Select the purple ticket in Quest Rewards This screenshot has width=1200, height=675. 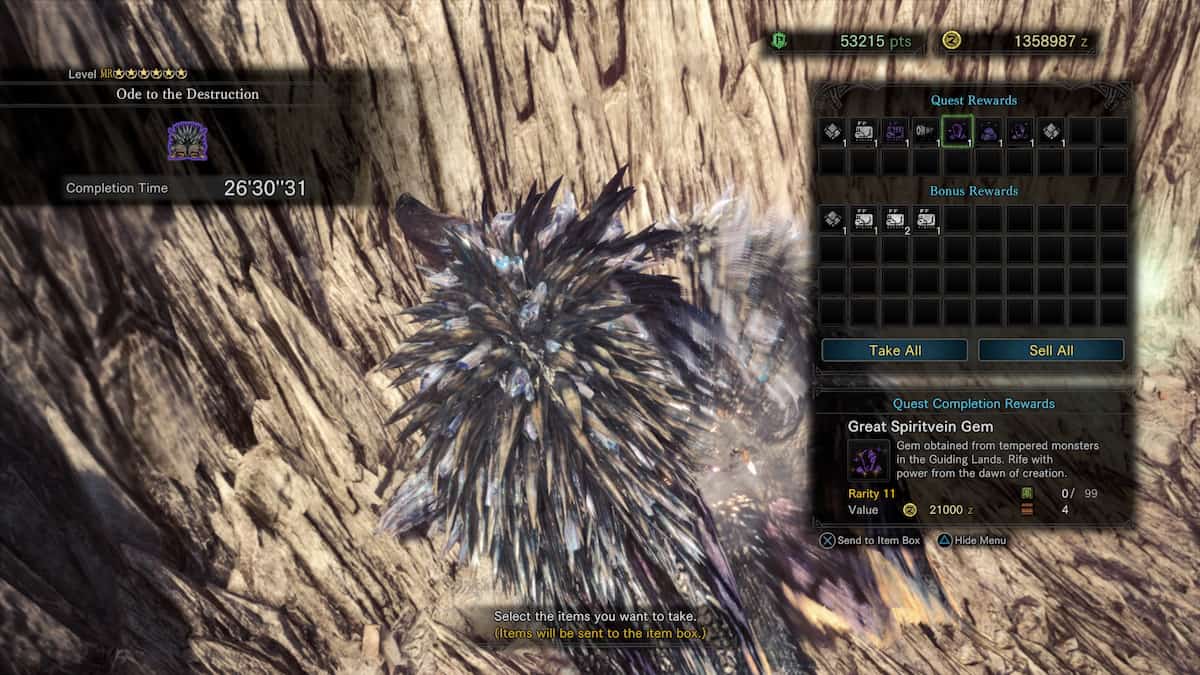pos(895,130)
